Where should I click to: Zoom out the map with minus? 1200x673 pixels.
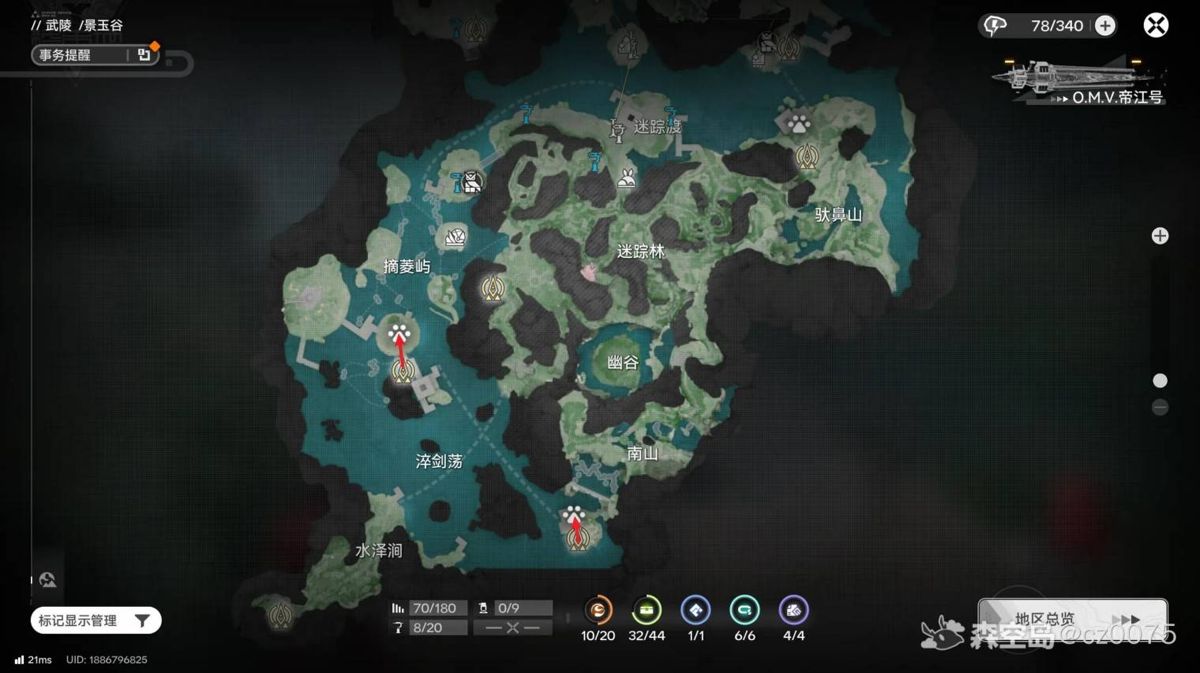point(1160,407)
